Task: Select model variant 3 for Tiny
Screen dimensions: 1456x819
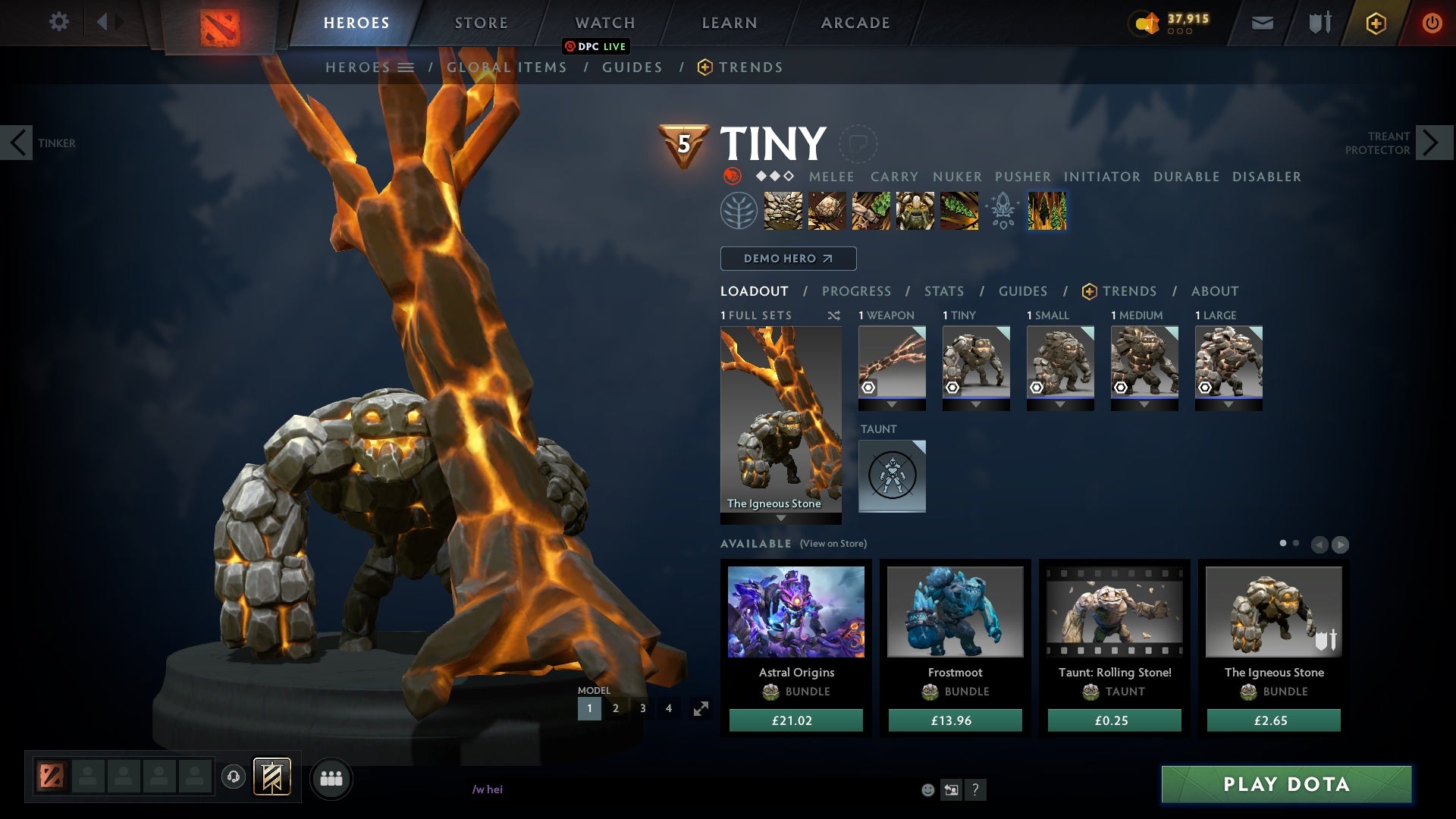Action: point(642,708)
